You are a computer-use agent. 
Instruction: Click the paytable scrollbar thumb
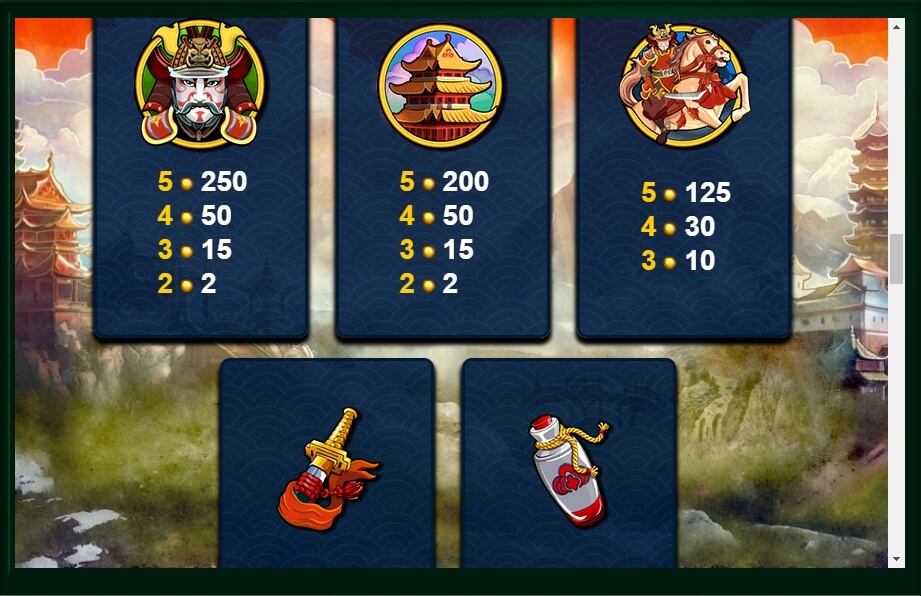coord(896,260)
